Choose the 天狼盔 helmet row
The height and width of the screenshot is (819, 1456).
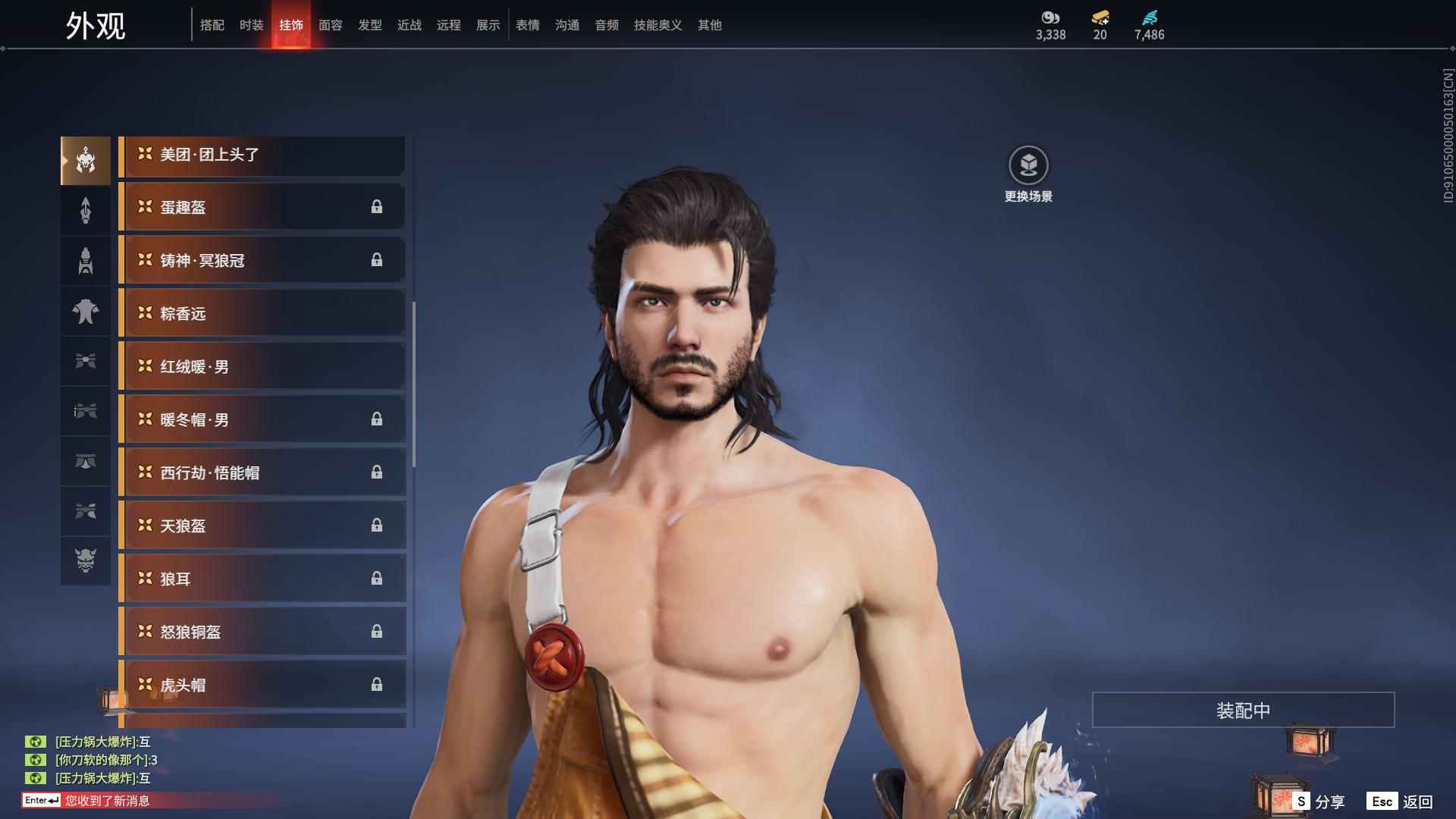click(x=262, y=526)
